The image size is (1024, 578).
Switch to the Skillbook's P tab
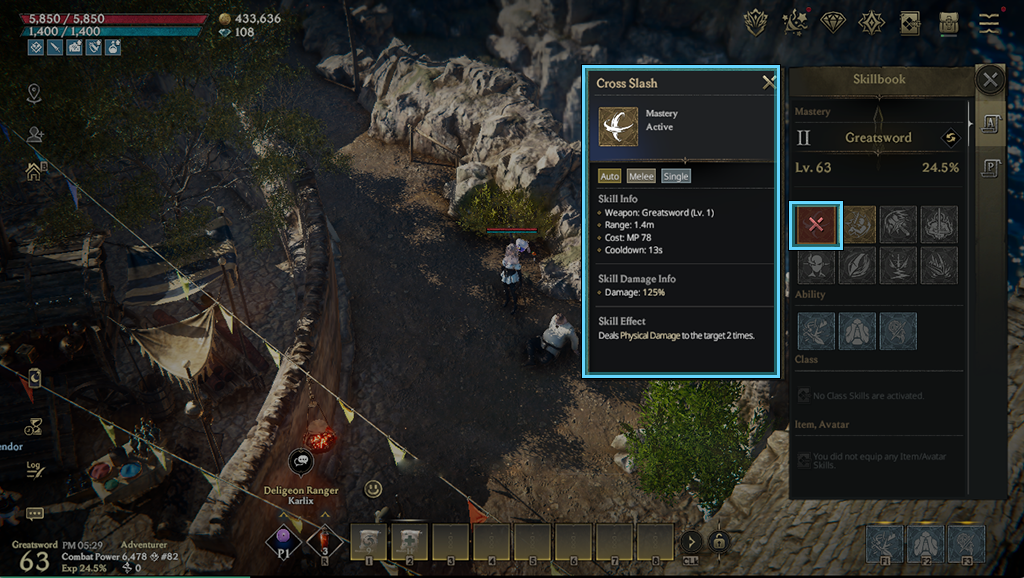click(x=989, y=167)
